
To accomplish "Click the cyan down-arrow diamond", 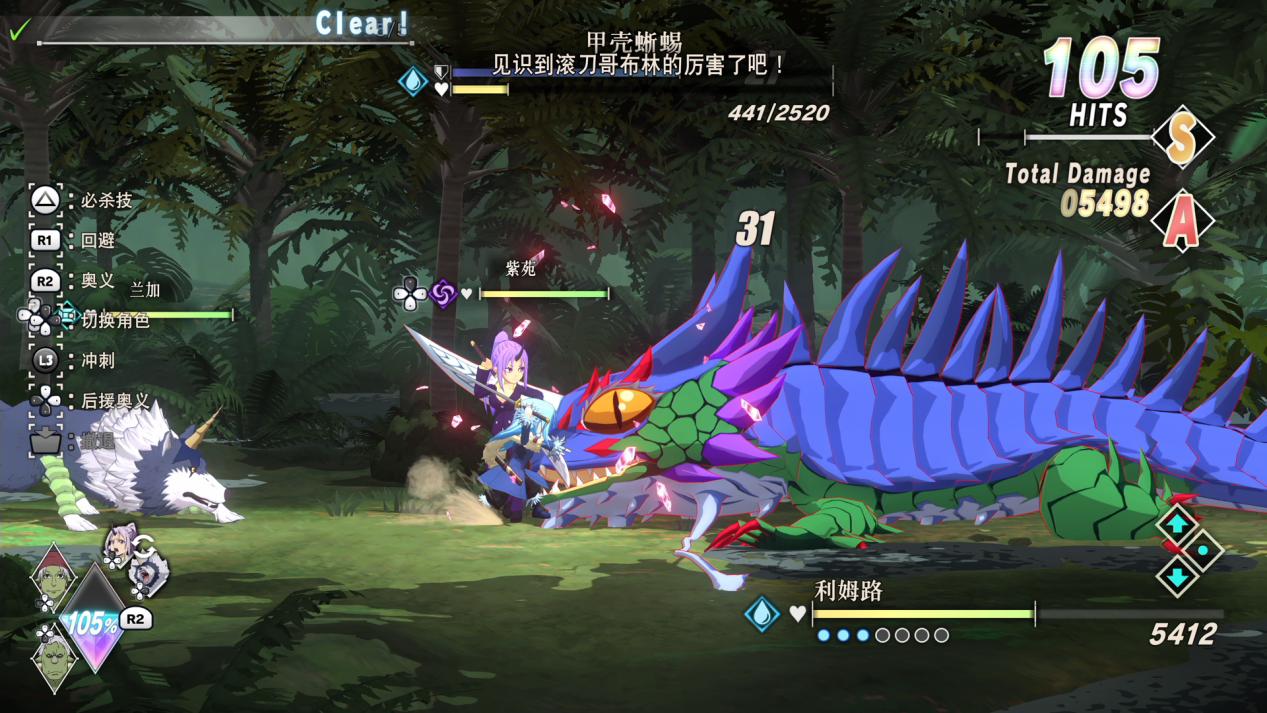I will (1177, 577).
